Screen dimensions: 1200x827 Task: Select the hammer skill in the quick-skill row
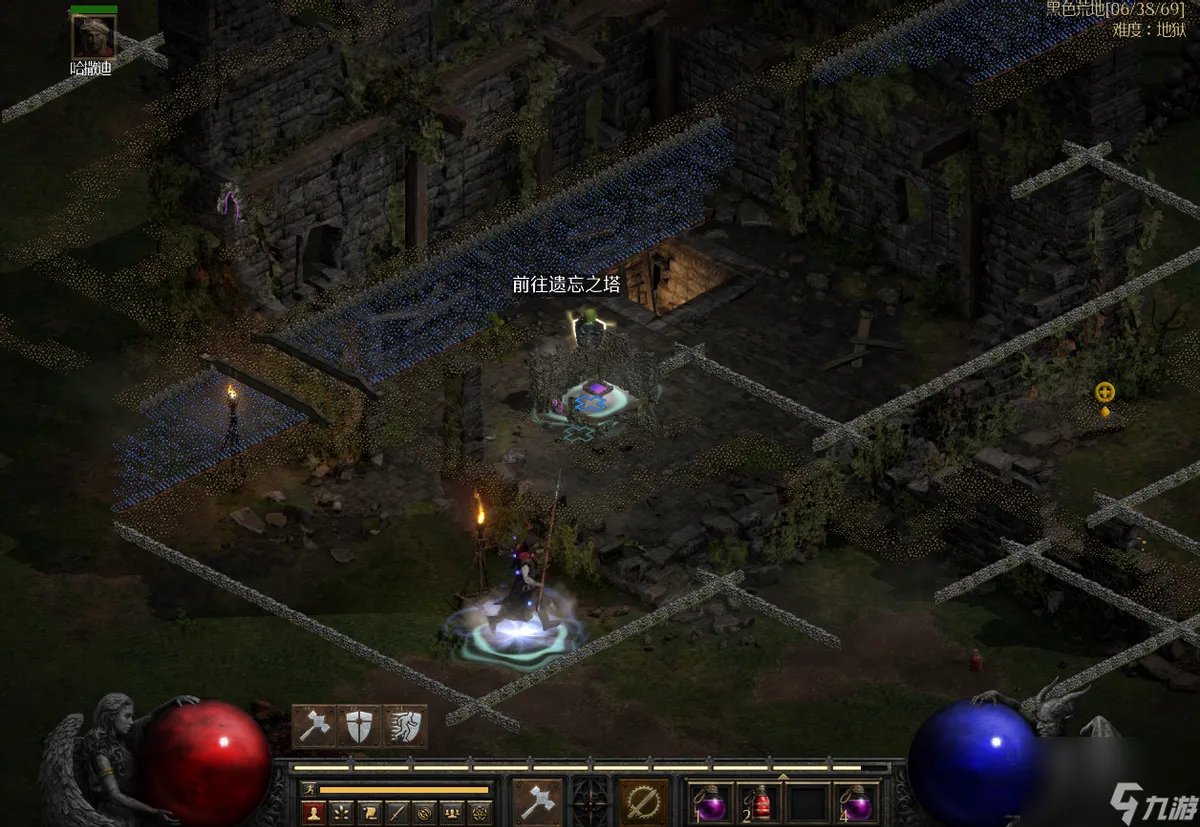pyautogui.click(x=314, y=726)
